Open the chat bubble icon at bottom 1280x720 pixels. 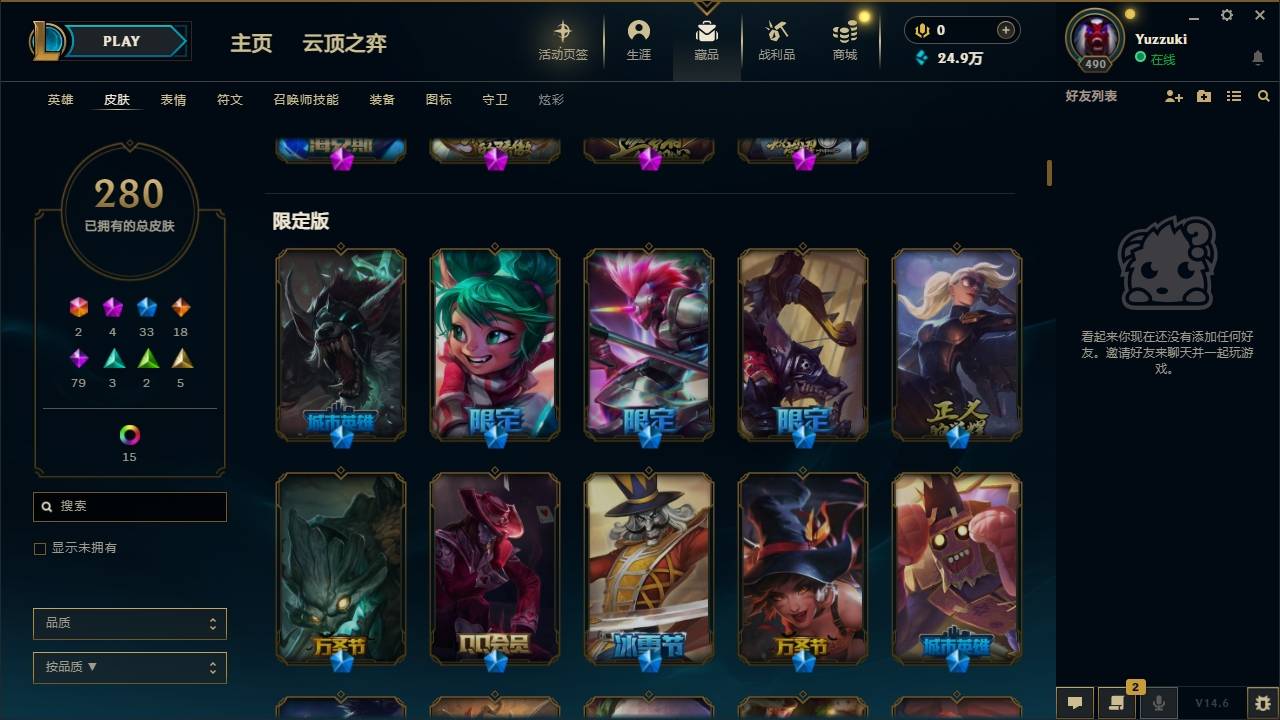click(1074, 703)
